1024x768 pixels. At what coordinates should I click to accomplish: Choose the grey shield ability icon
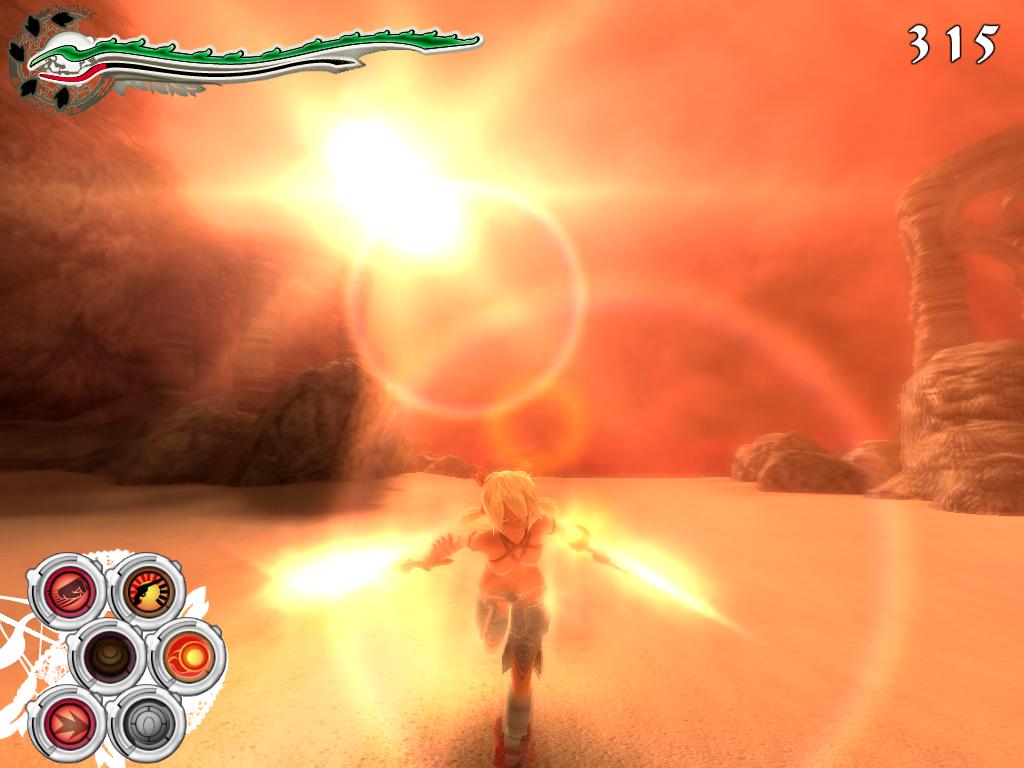tap(148, 722)
